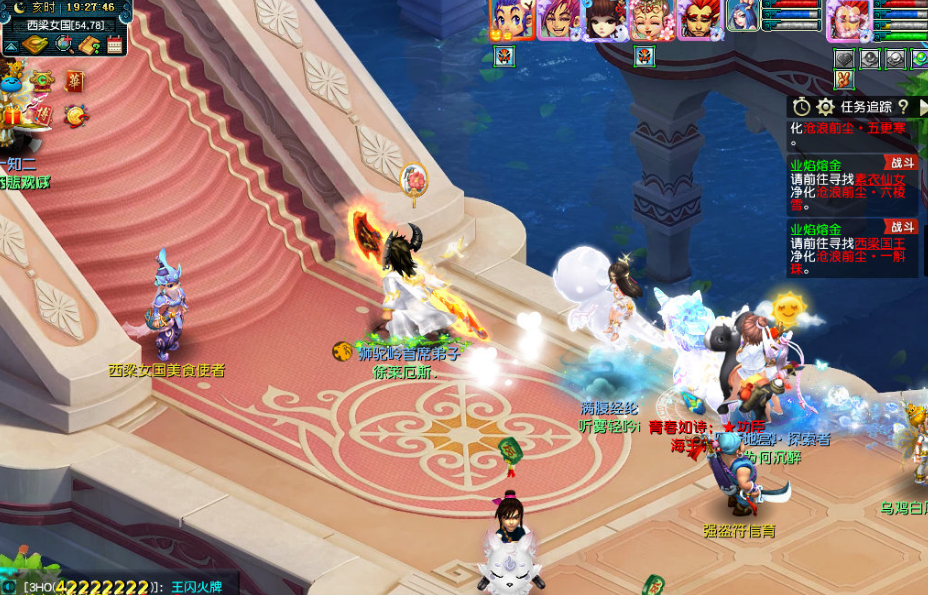The height and width of the screenshot is (595, 928).
Task: Open quest tracker gear settings
Action: tap(825, 107)
